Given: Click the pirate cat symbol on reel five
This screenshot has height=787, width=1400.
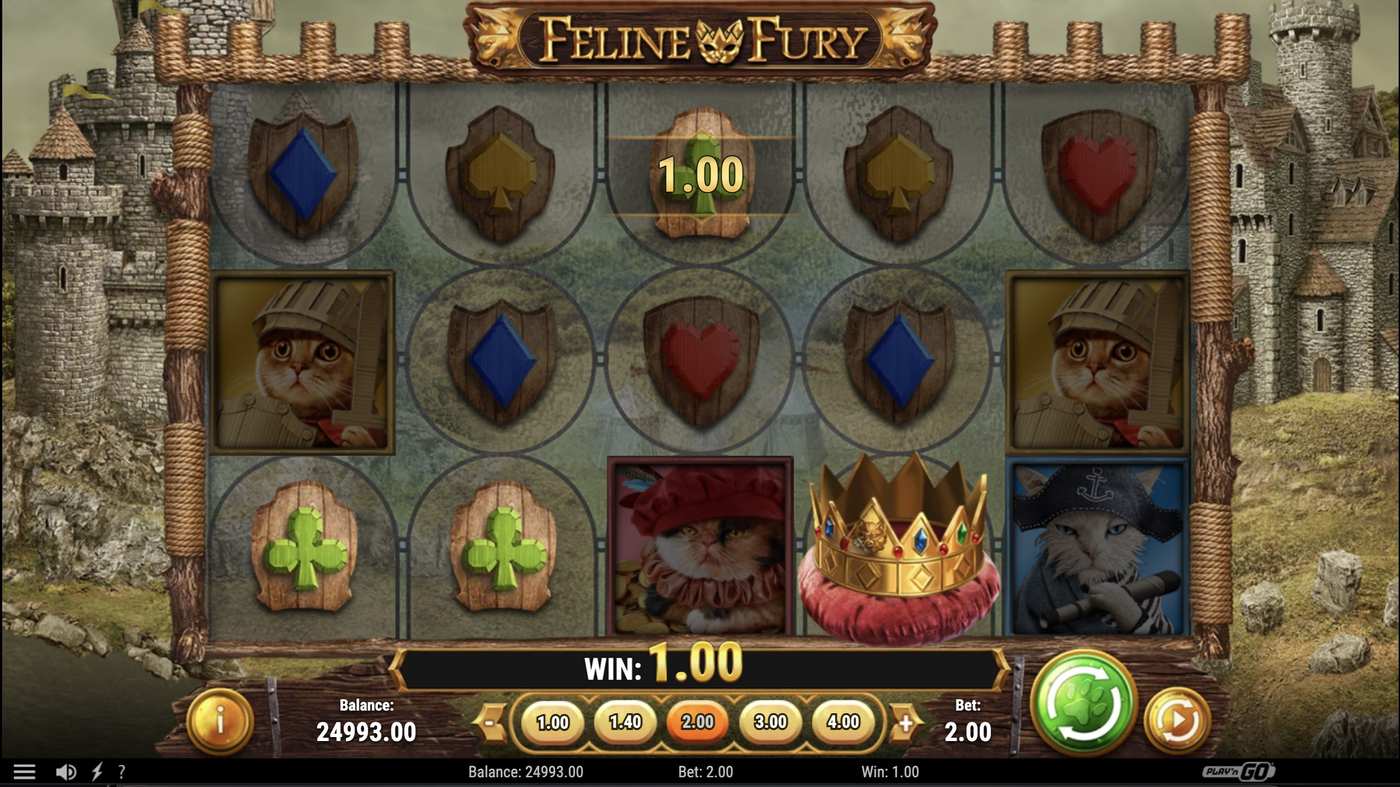Looking at the screenshot, I should point(1098,550).
